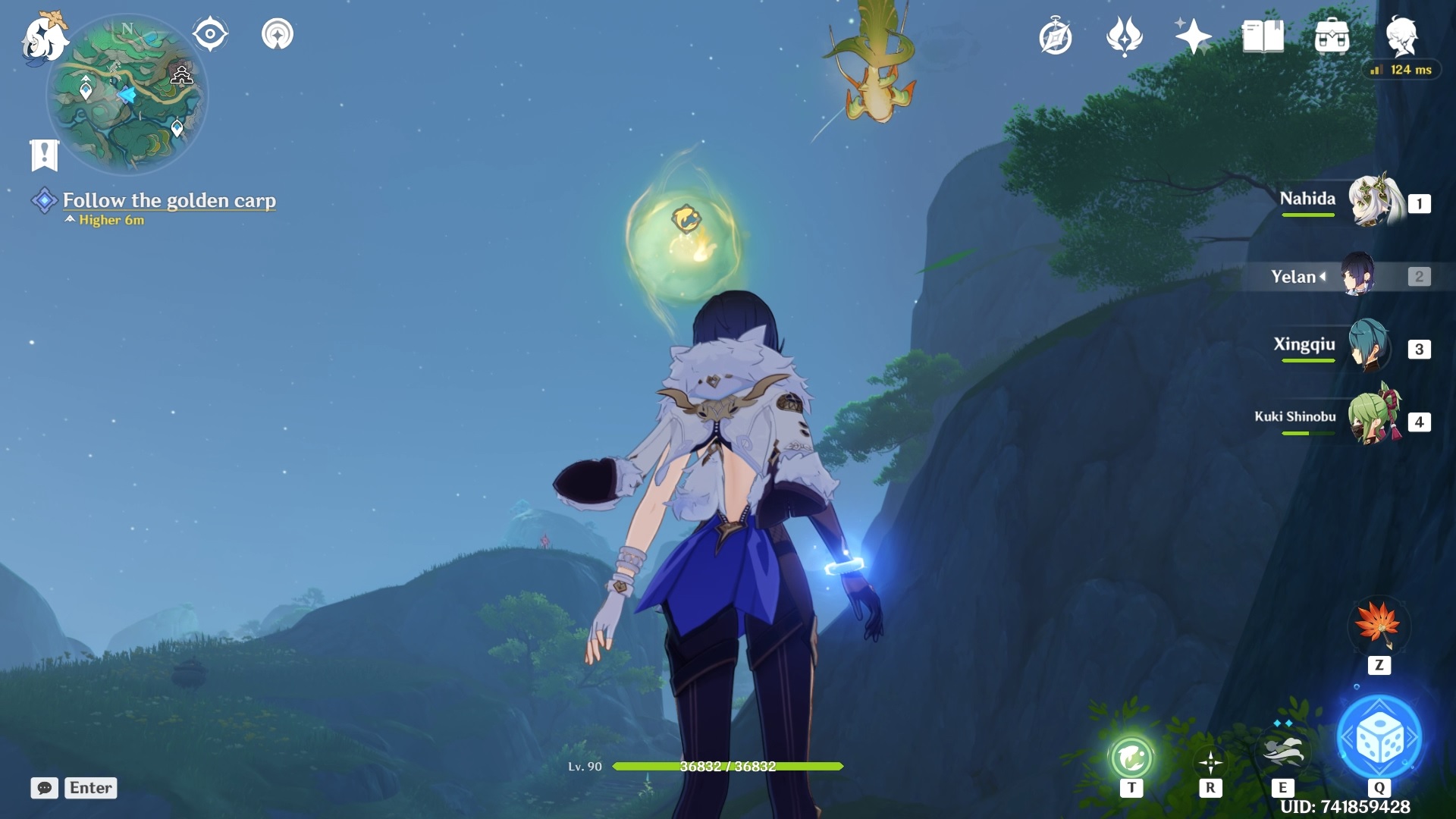1456x819 pixels.
Task: Open the Follow the golden carp quest
Action: [x=170, y=201]
